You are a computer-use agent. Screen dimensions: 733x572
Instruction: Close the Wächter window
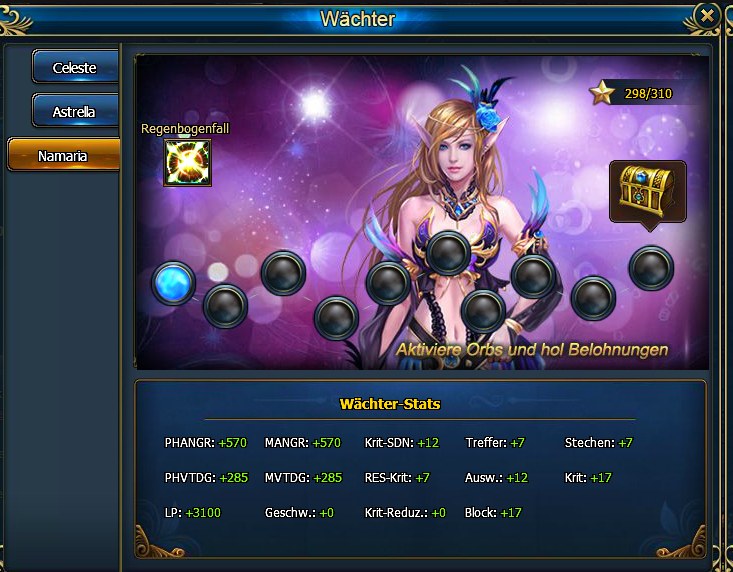(707, 15)
